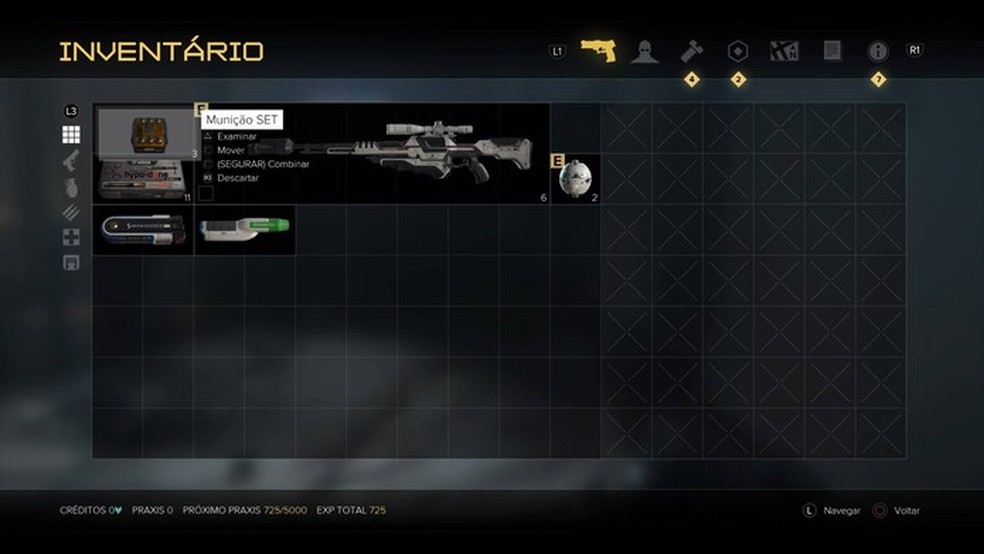
Task: Open the bolt-shaped crafting tab
Action: point(691,50)
